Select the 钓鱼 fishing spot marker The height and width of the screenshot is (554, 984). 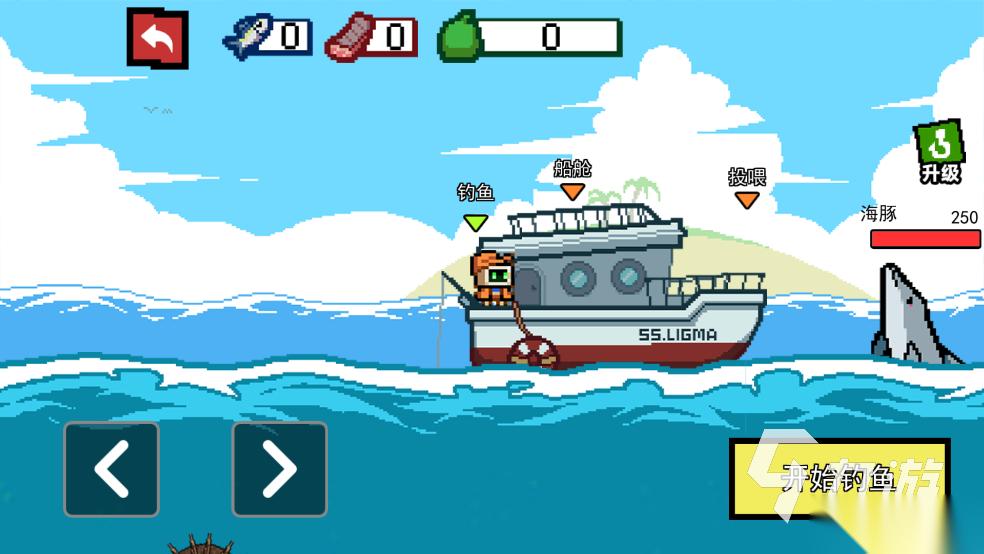pyautogui.click(x=475, y=221)
